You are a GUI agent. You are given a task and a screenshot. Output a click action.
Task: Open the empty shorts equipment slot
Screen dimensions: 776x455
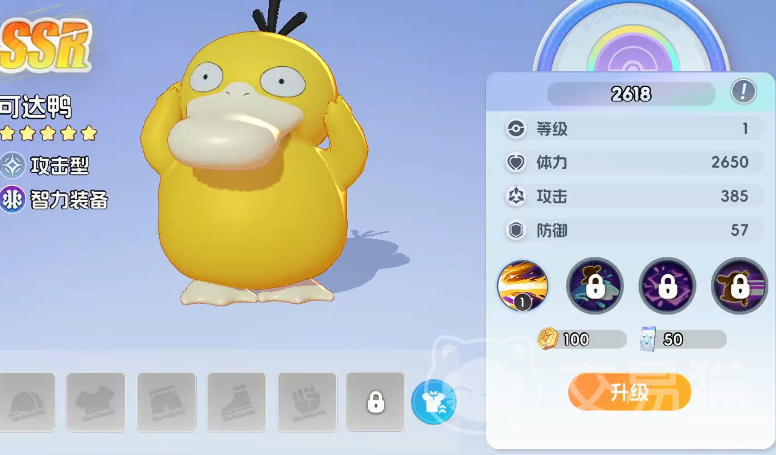166,402
